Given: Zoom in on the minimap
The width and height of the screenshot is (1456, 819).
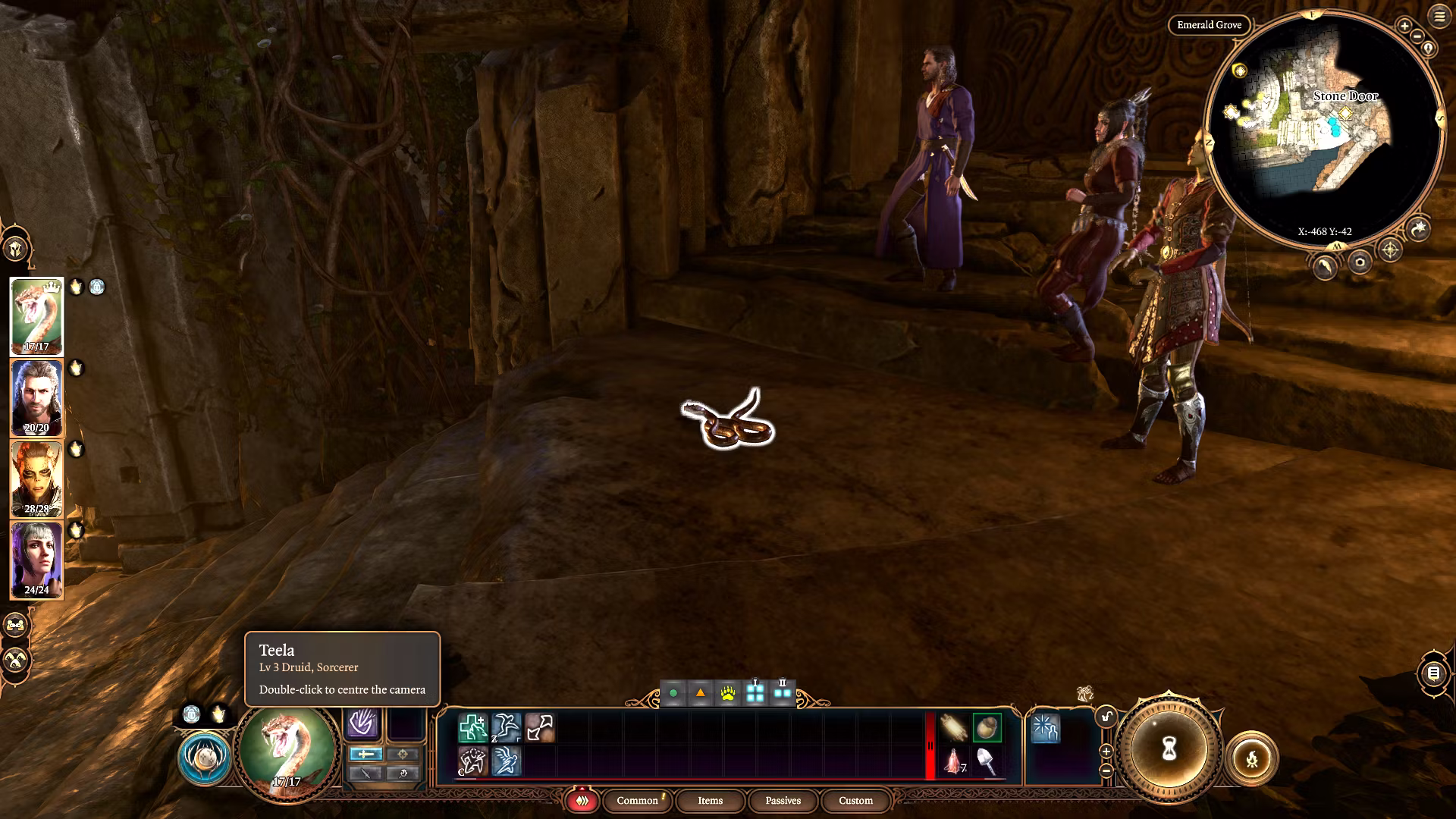Looking at the screenshot, I should click(x=1404, y=26).
